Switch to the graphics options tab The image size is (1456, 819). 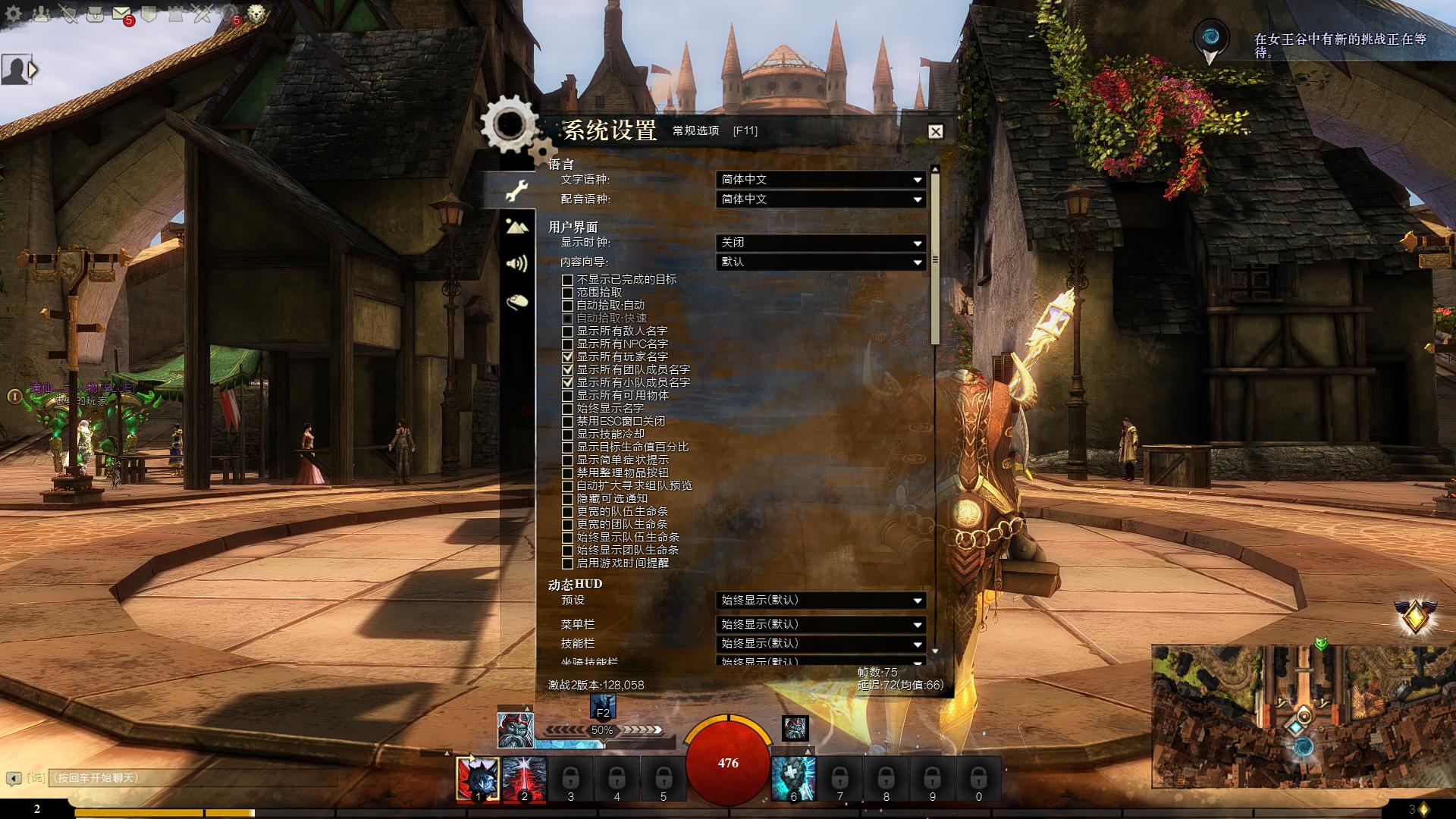click(x=517, y=226)
